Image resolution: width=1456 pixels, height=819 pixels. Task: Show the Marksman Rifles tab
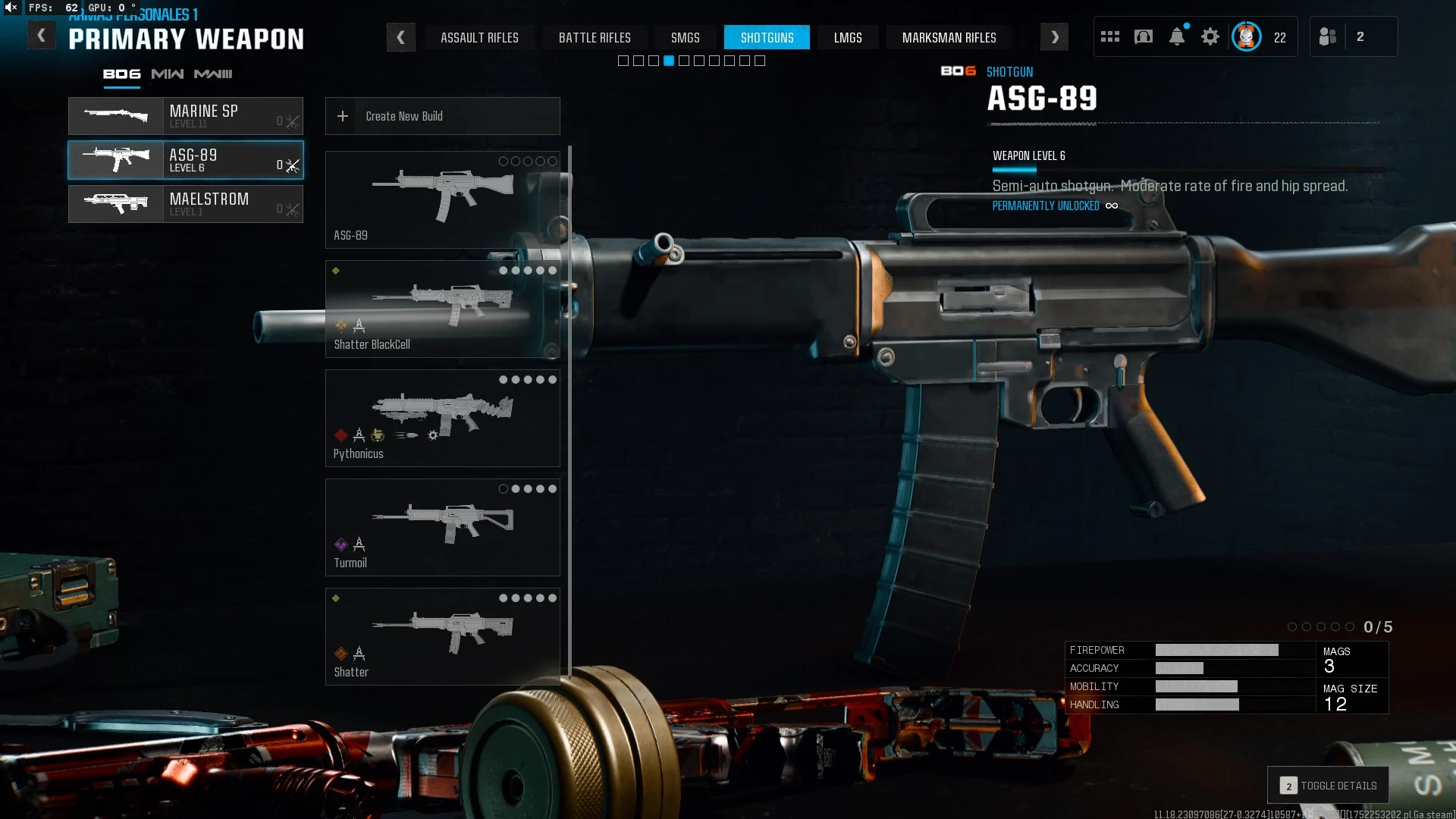click(x=949, y=37)
